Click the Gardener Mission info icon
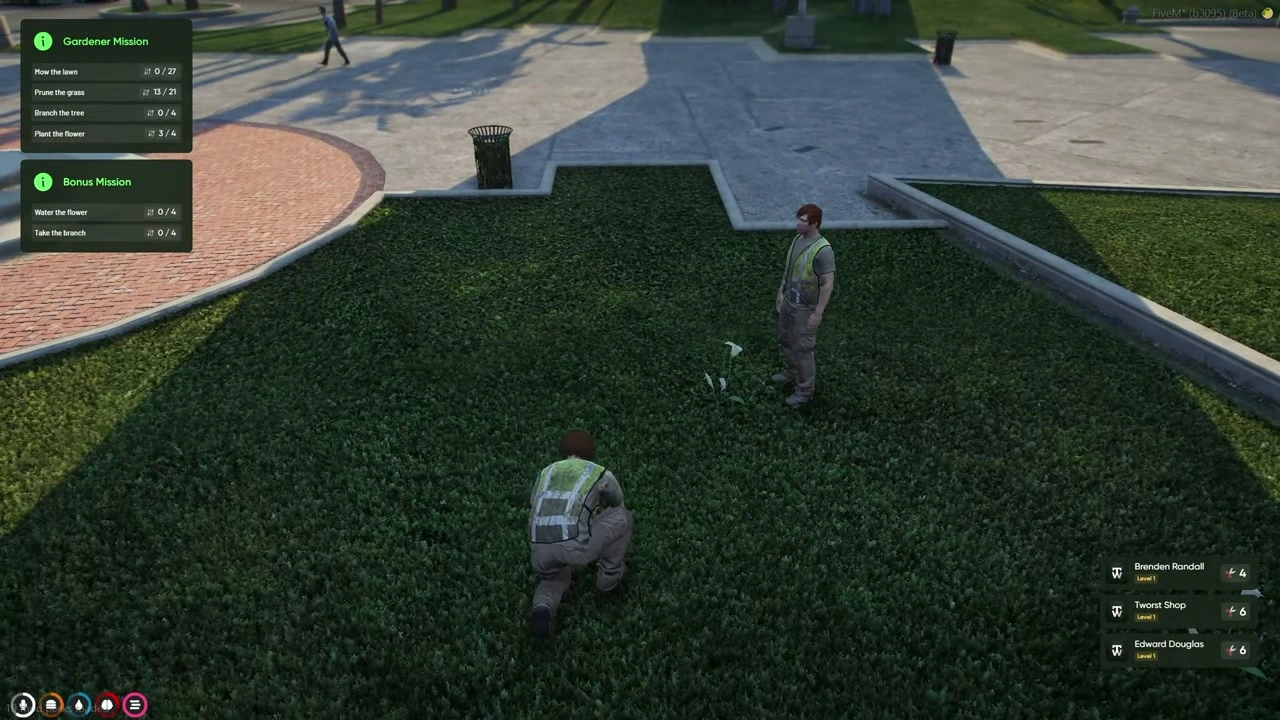 tap(43, 41)
